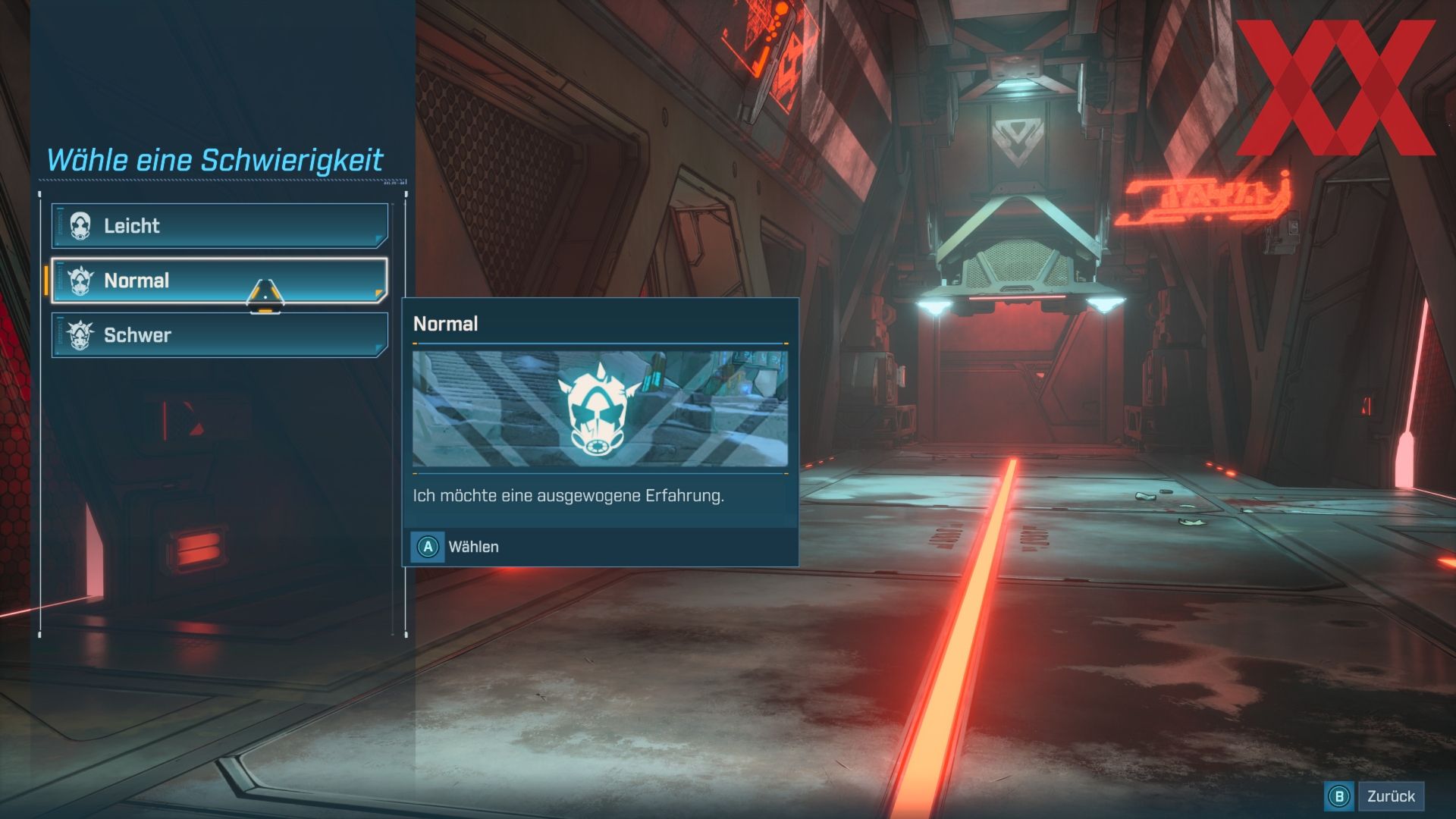Pick the Schwer difficulty option
The height and width of the screenshot is (819, 1456).
[219, 335]
